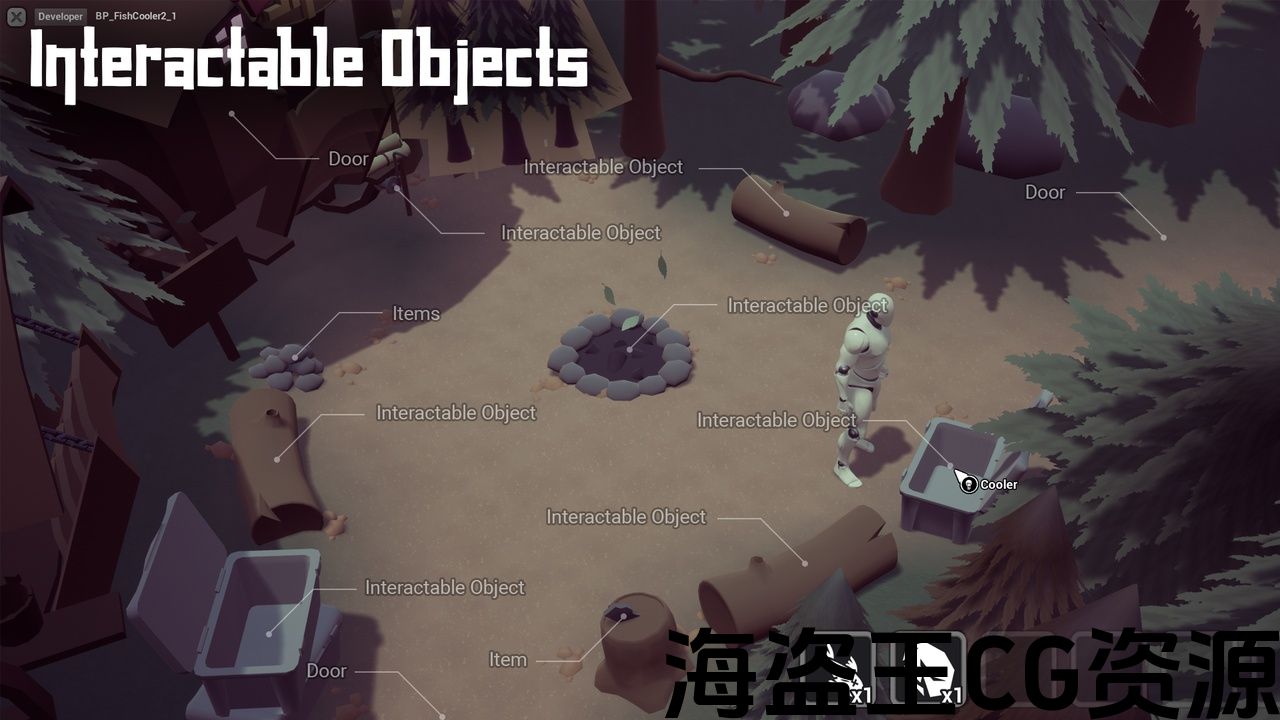Click the Developer tag button
Image resolution: width=1280 pixels, height=720 pixels.
point(60,16)
